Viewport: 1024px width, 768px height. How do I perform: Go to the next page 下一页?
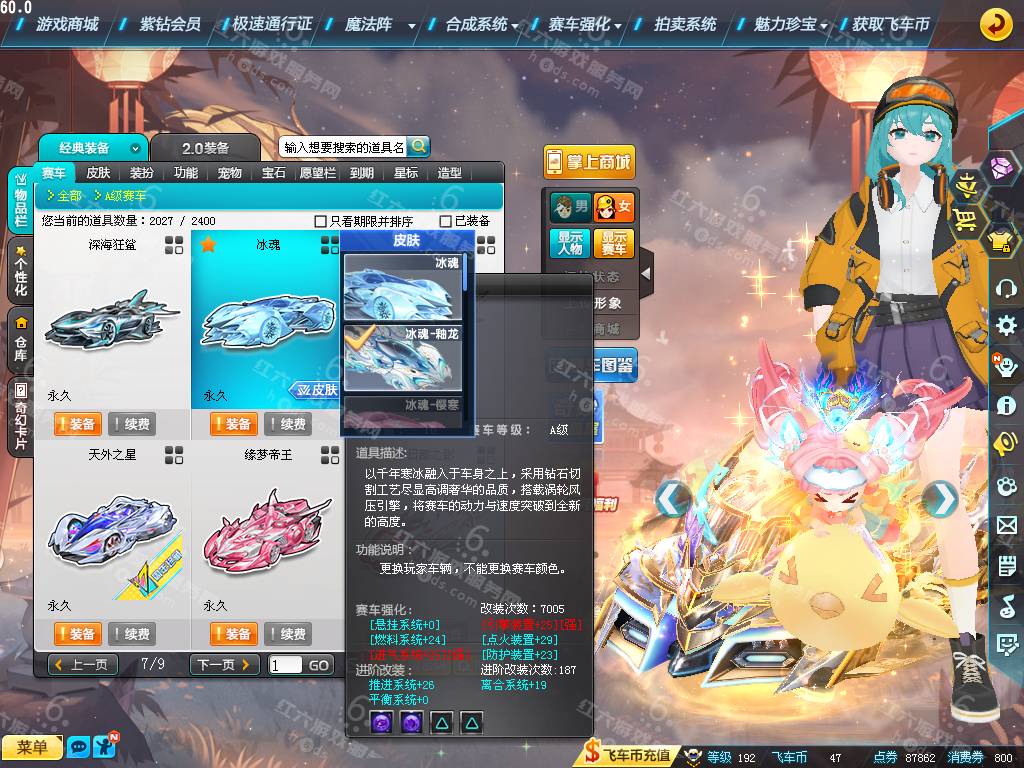pyautogui.click(x=224, y=665)
